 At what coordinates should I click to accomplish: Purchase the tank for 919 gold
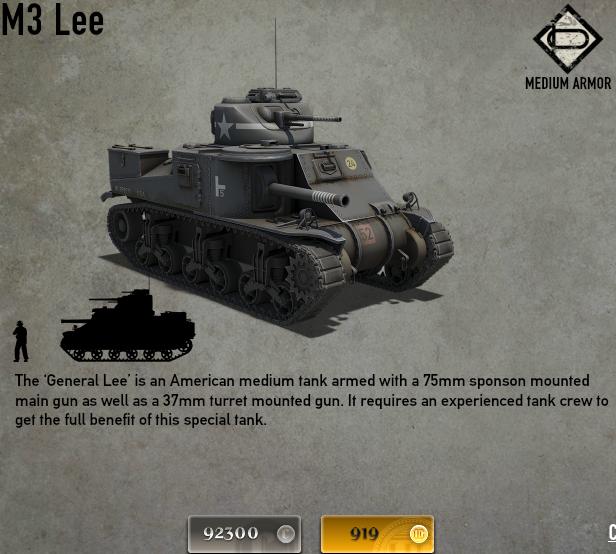click(377, 533)
